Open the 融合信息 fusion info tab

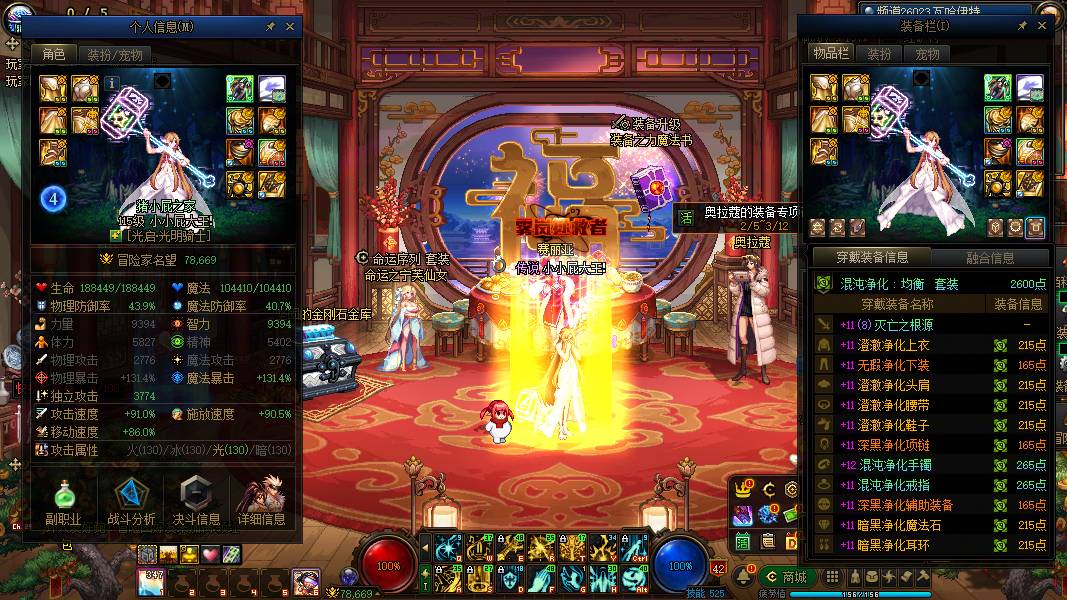click(990, 257)
